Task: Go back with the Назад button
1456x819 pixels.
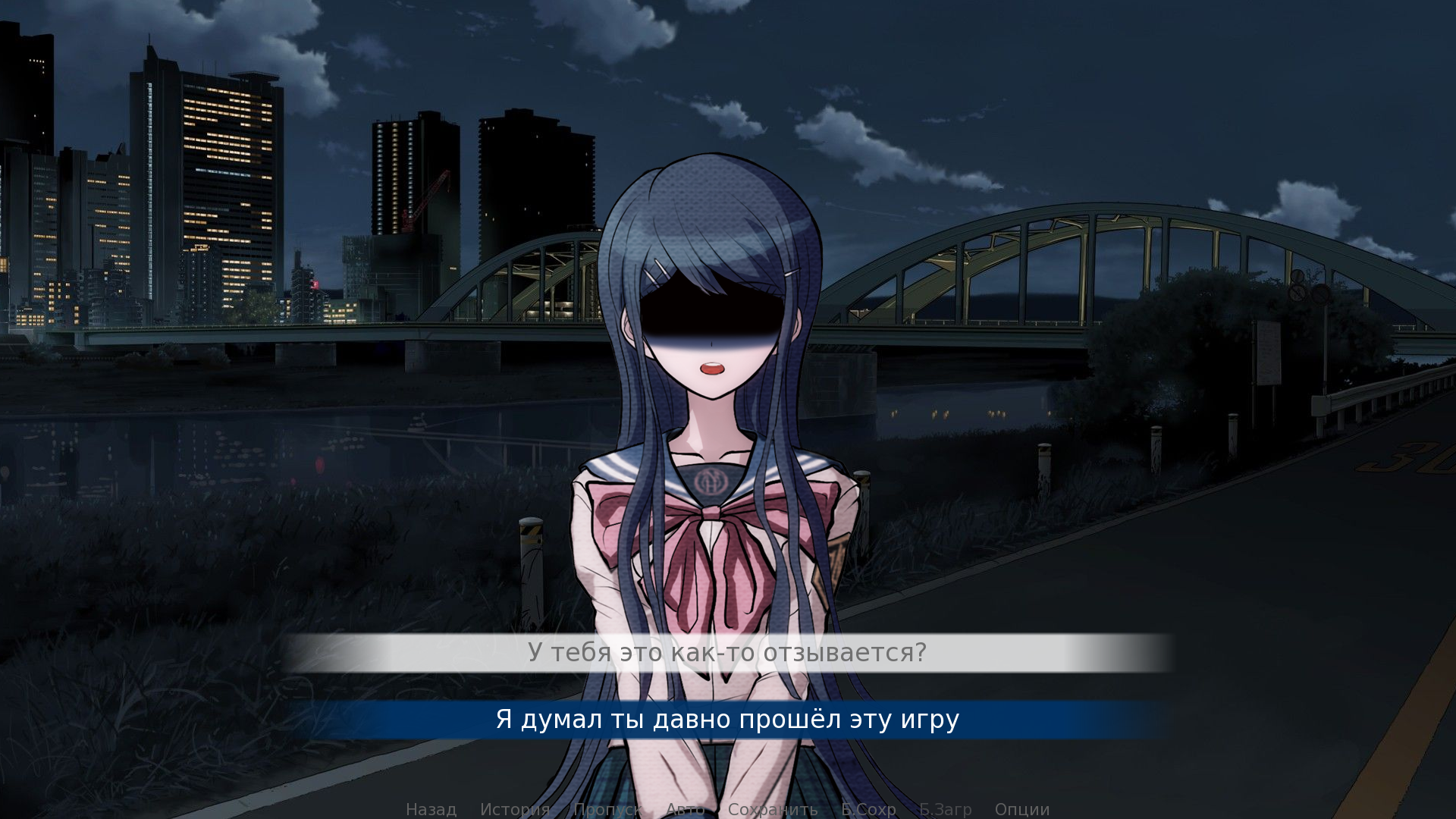Action: pyautogui.click(x=431, y=809)
